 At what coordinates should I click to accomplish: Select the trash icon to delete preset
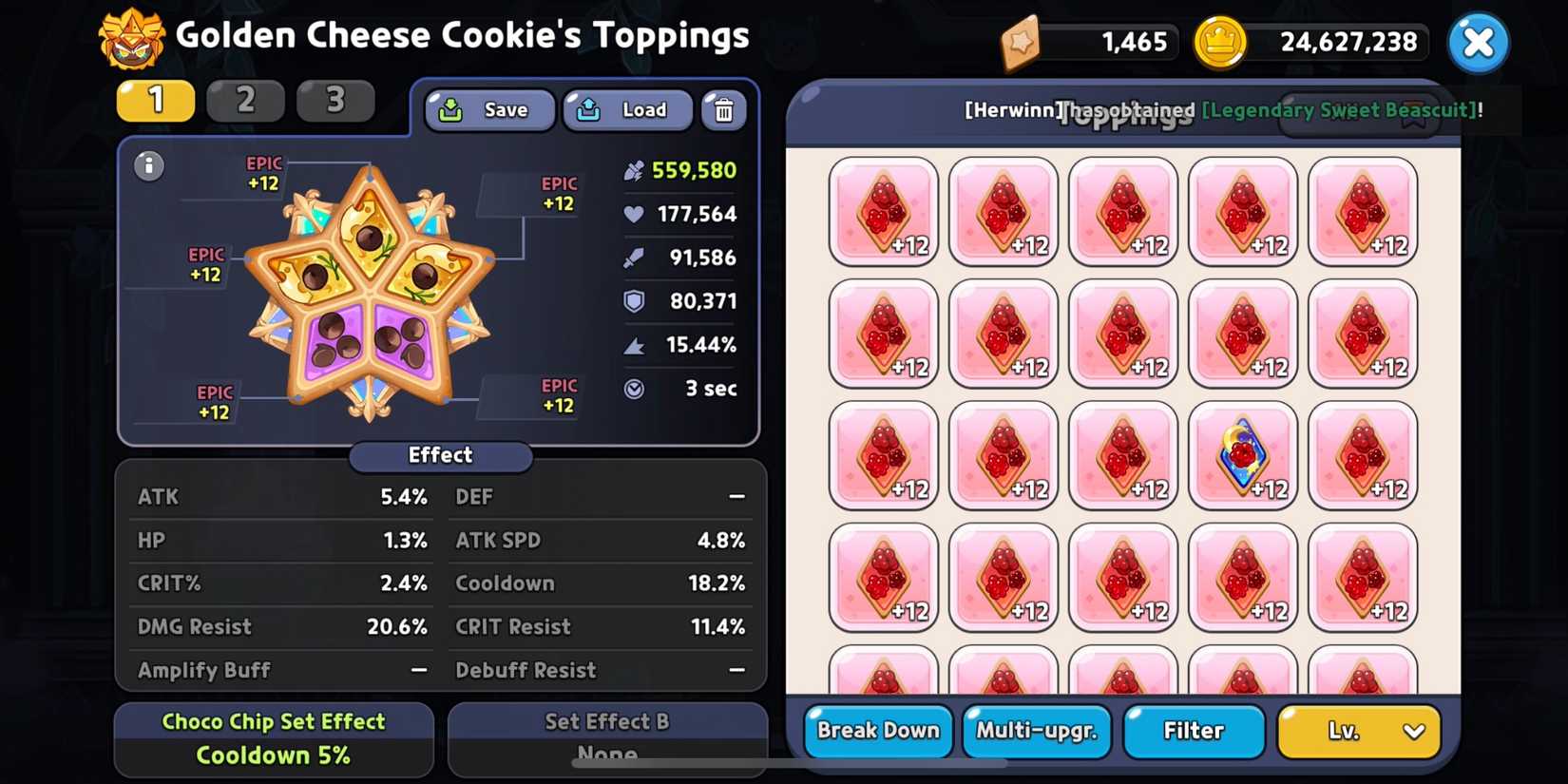(724, 110)
